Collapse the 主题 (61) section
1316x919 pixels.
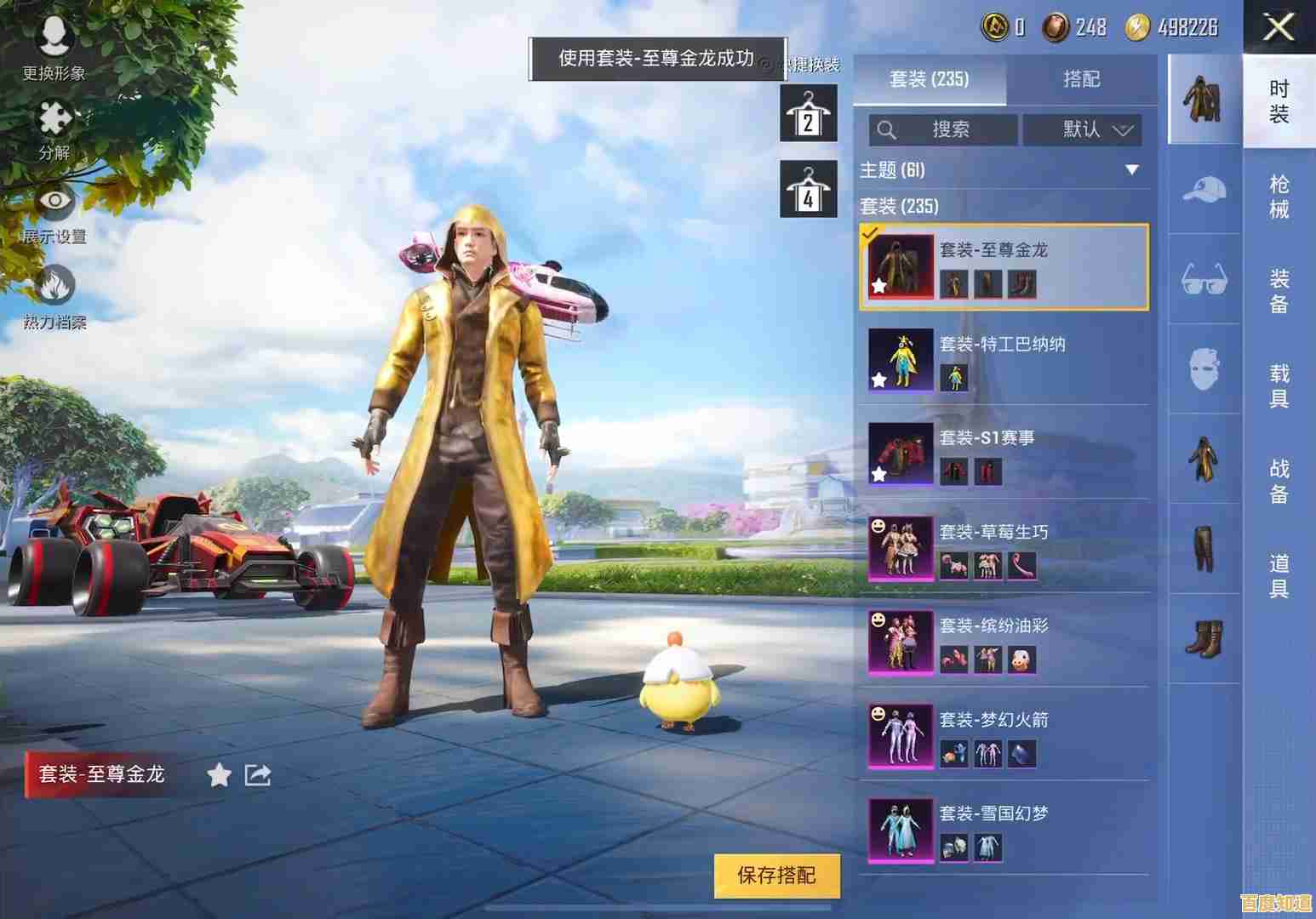tap(1132, 169)
